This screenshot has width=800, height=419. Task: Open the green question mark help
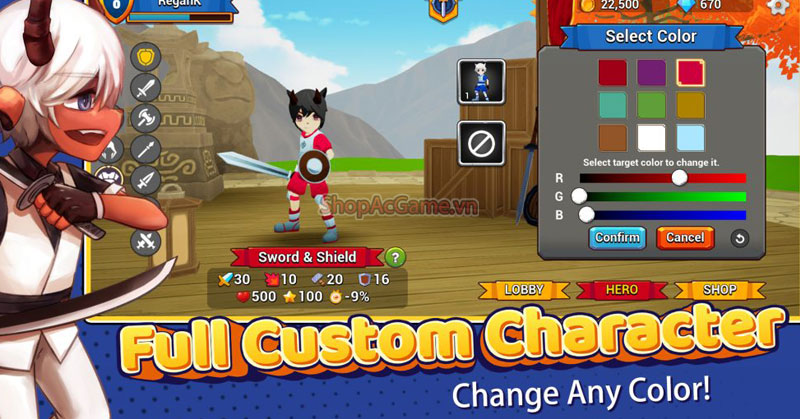coord(396,258)
